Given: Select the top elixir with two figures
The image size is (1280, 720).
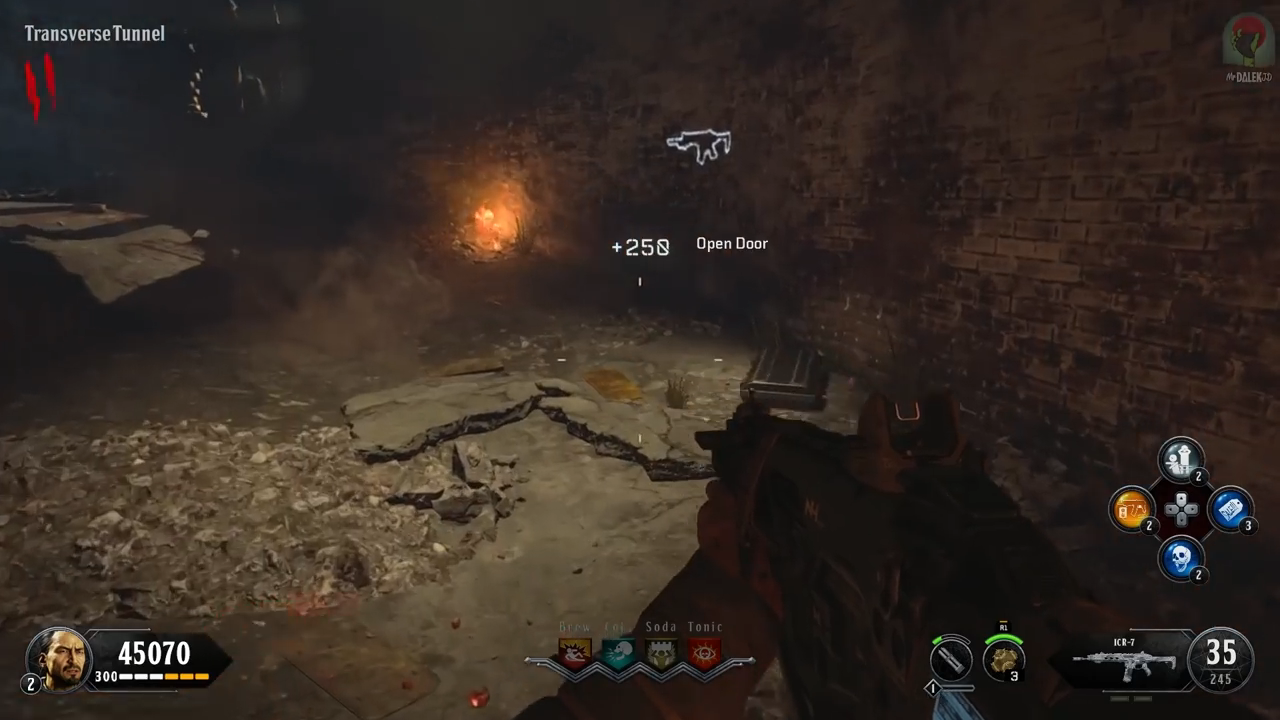Looking at the screenshot, I should (x=1181, y=460).
